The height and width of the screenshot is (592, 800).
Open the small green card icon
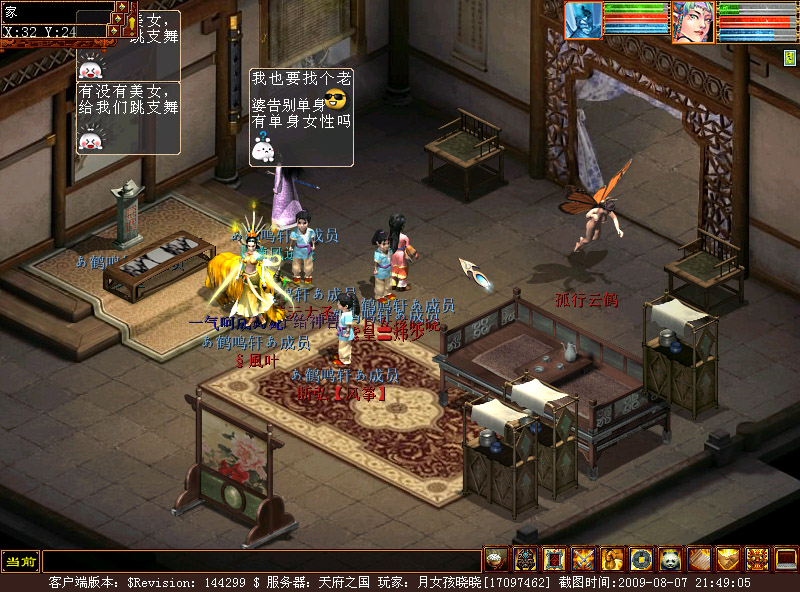coord(789,58)
